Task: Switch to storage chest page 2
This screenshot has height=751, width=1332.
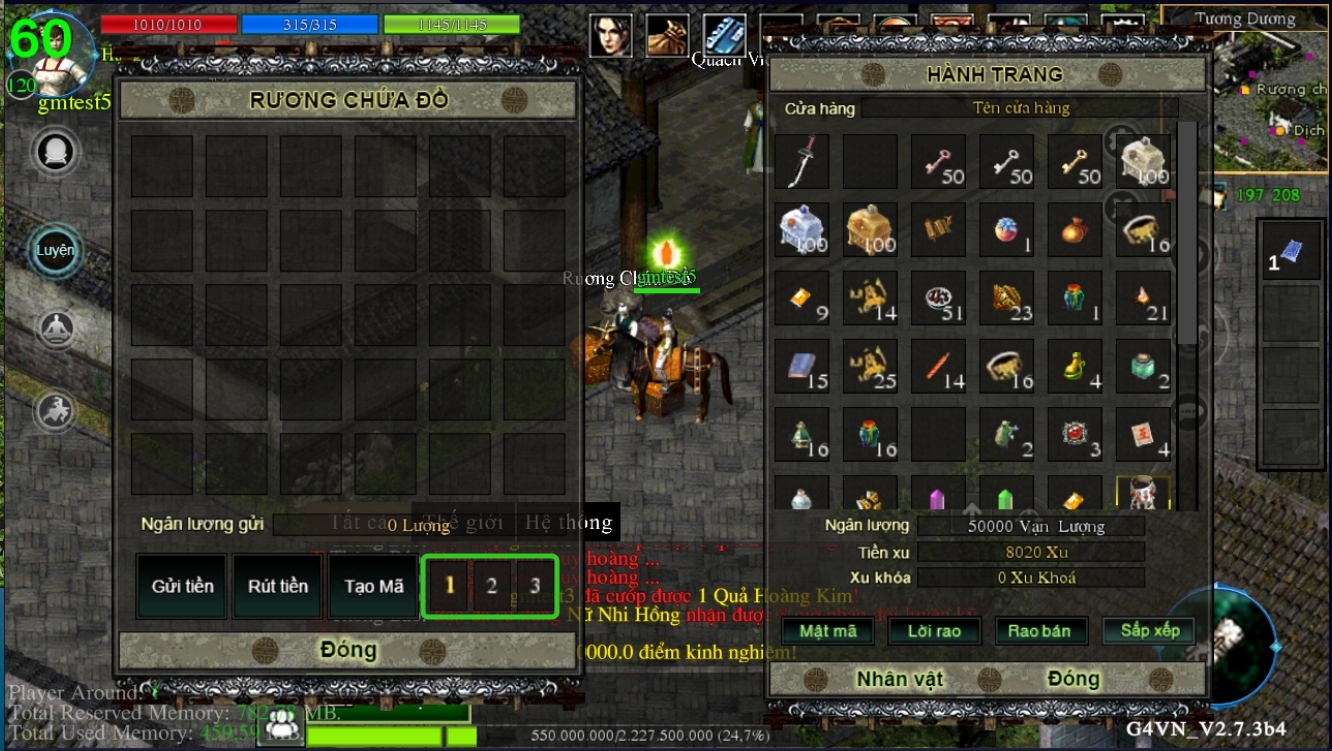Action: point(491,586)
